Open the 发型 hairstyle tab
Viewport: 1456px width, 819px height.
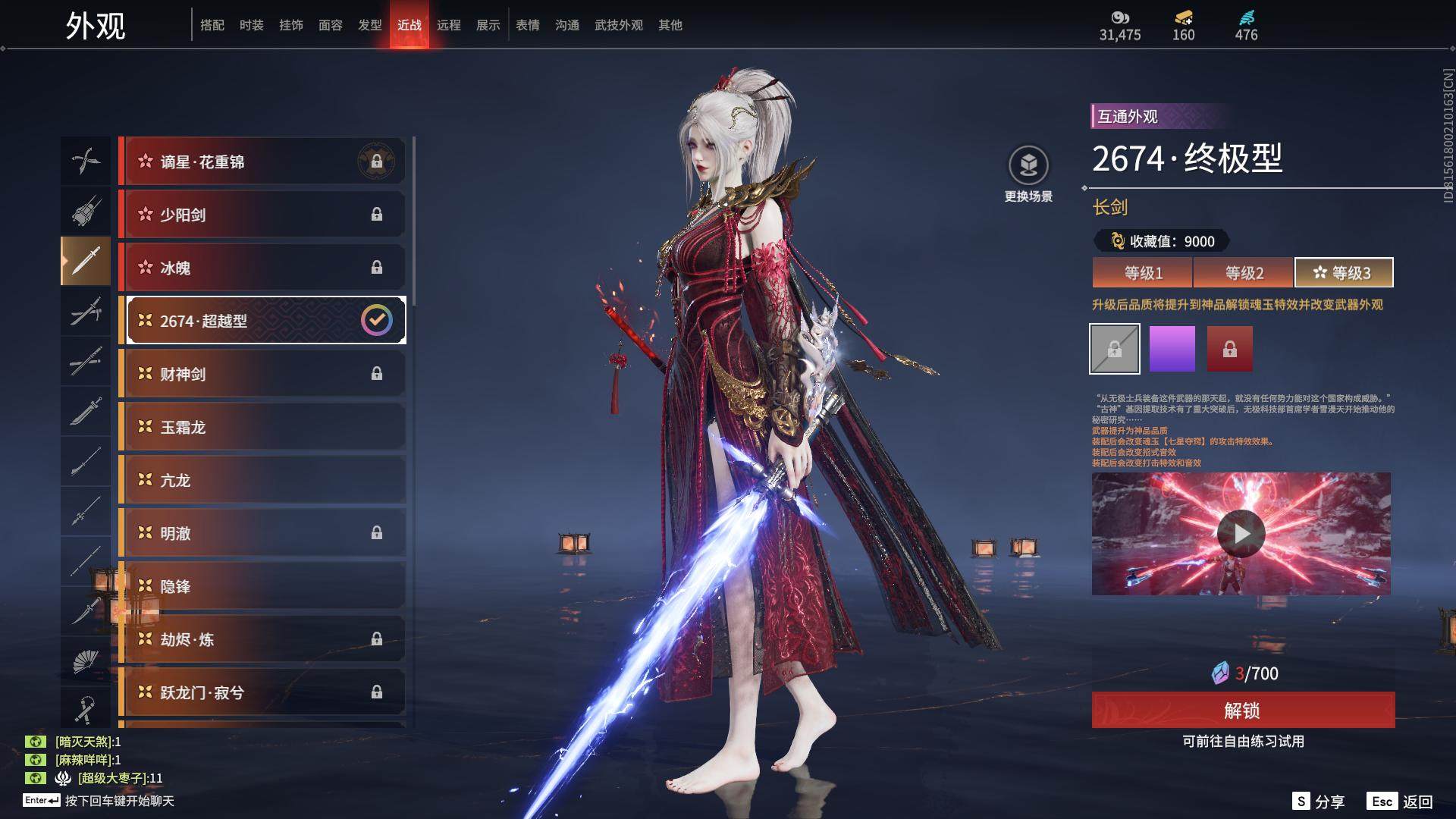pyautogui.click(x=369, y=25)
